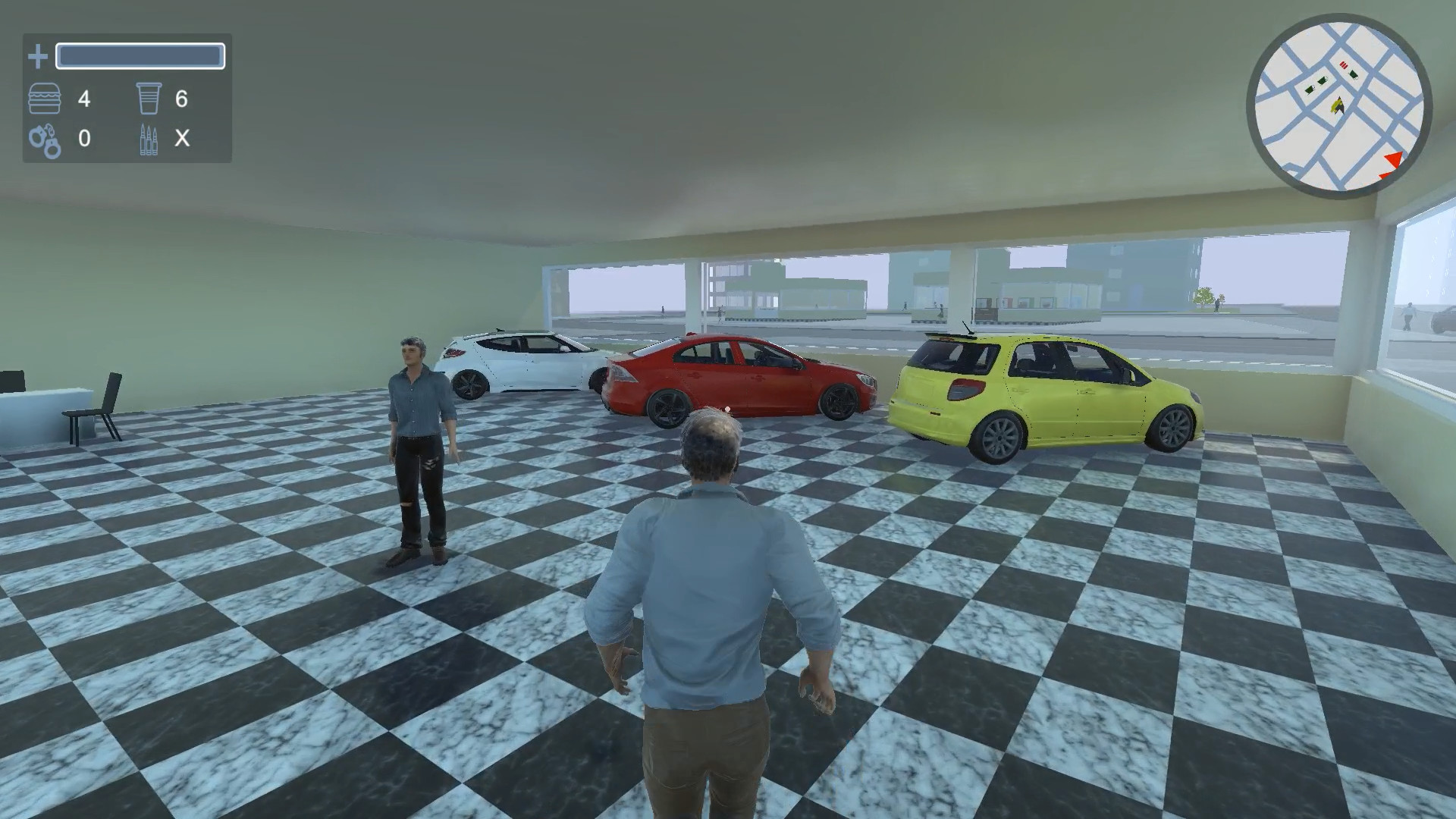Click the food count number 4

coord(84,99)
